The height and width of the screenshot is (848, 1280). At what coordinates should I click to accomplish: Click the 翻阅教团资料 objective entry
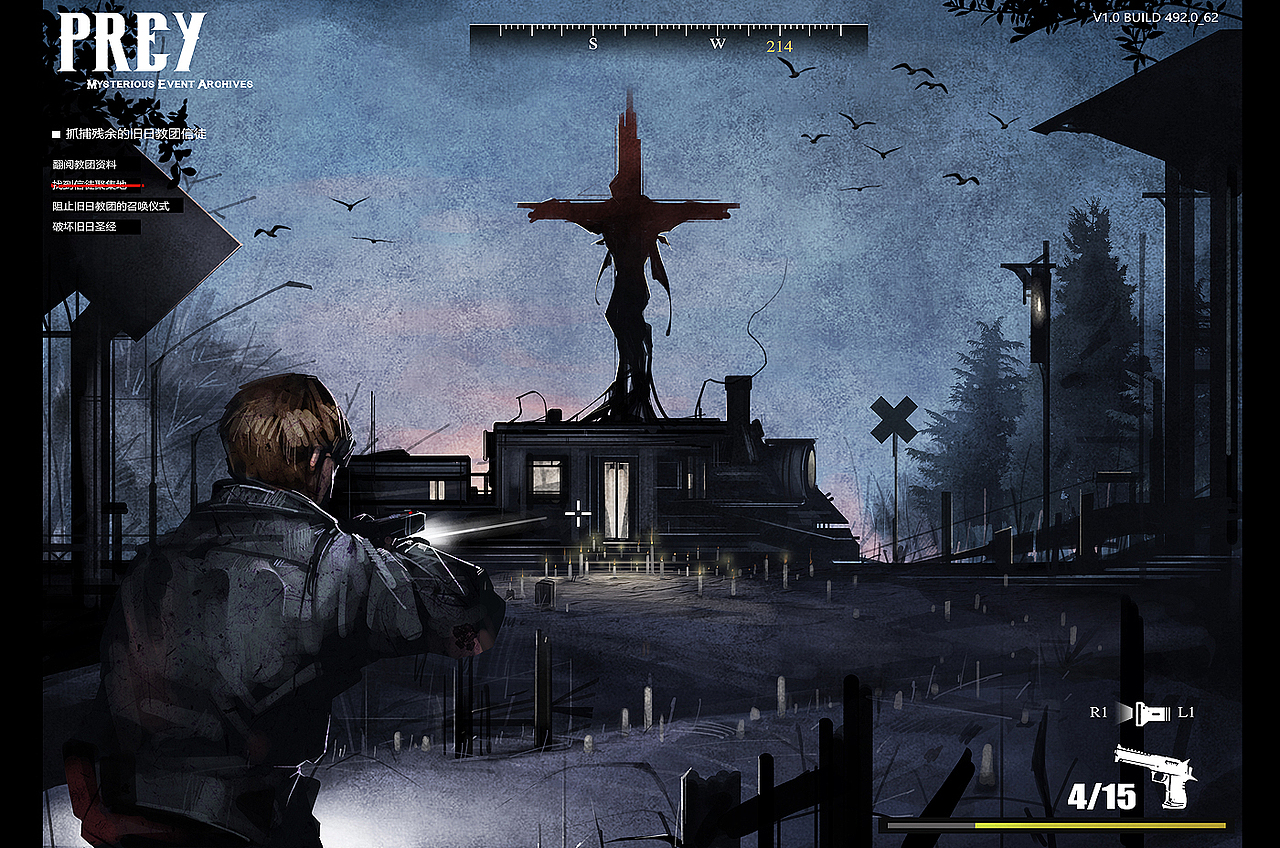85,164
